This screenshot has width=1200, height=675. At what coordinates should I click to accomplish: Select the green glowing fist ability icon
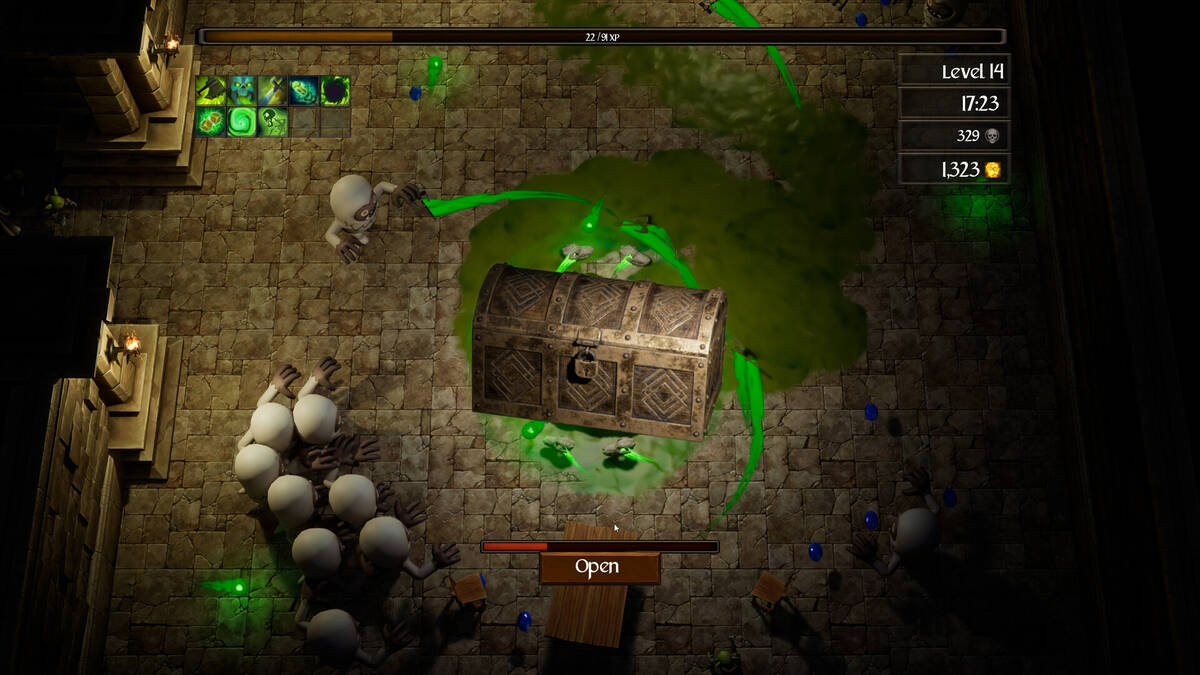click(x=304, y=90)
